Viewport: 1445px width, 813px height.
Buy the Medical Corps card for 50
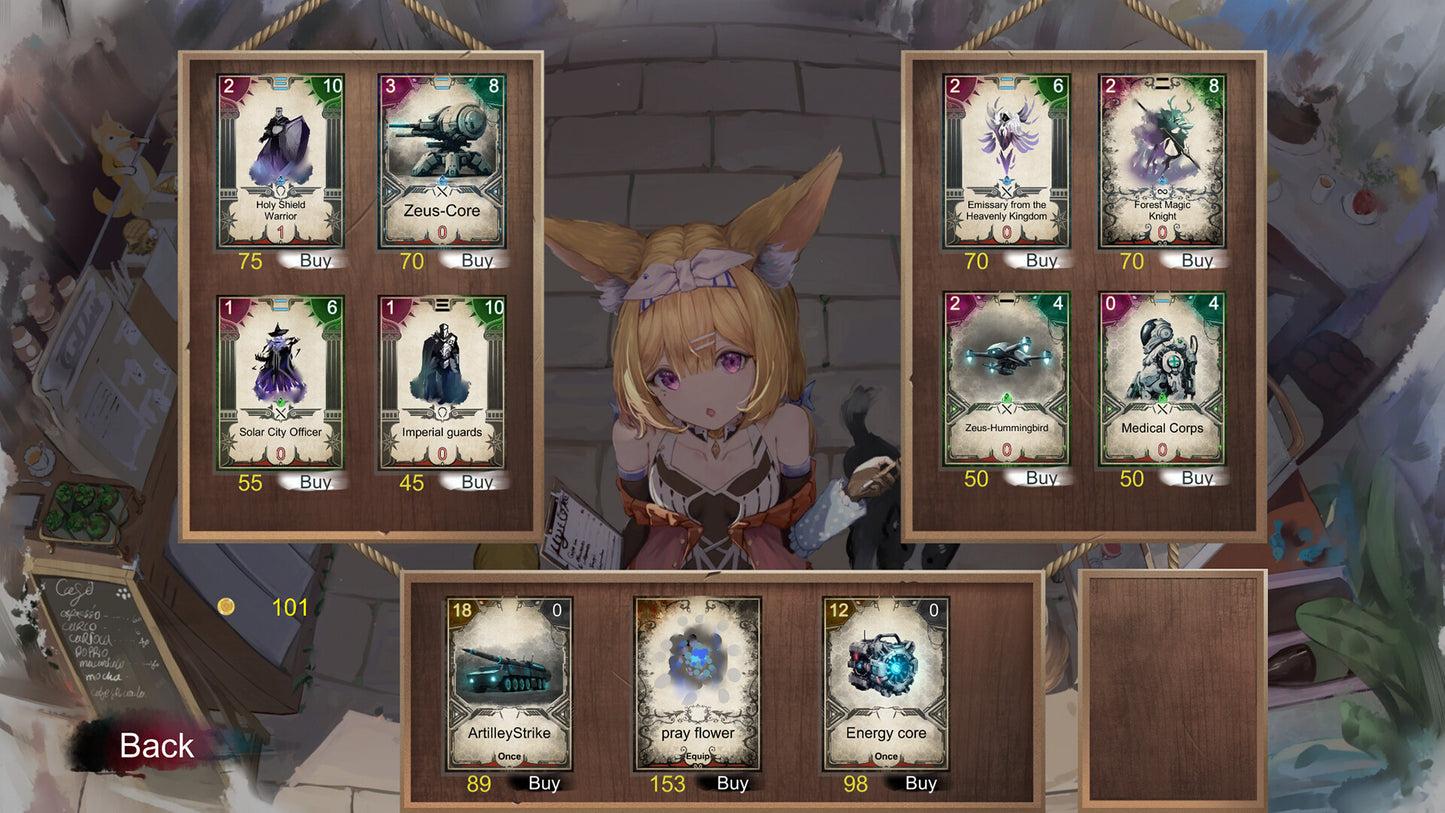pos(1196,479)
